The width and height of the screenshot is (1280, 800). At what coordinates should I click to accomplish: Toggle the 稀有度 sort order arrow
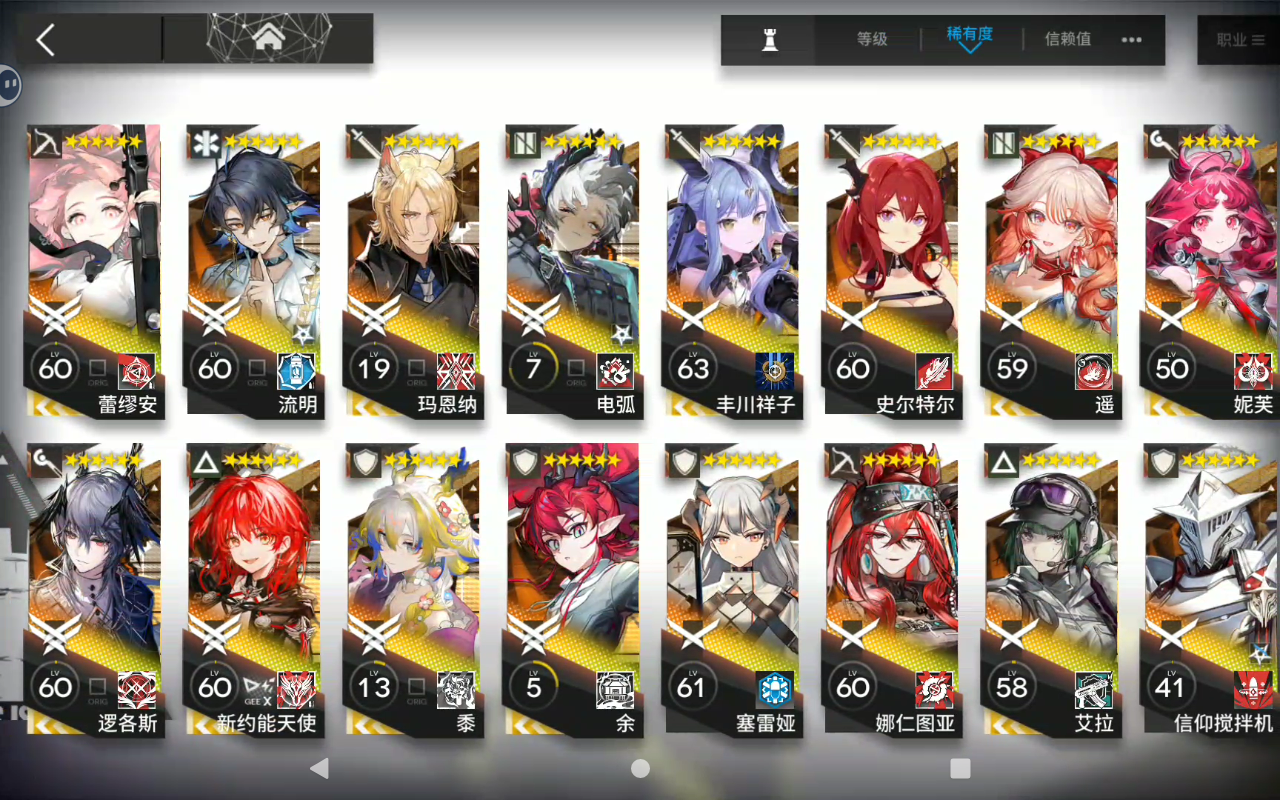tap(968, 47)
